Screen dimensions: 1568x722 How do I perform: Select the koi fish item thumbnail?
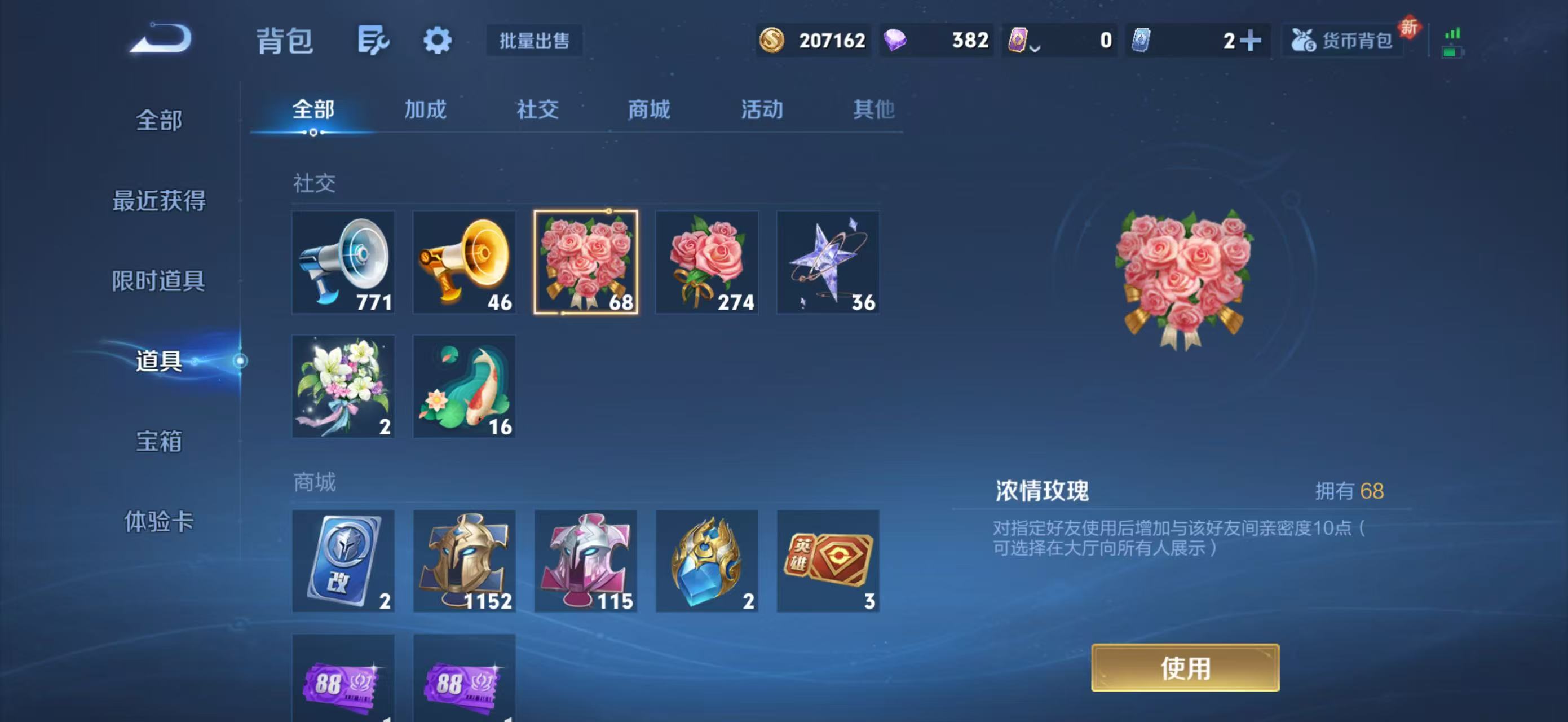click(465, 385)
